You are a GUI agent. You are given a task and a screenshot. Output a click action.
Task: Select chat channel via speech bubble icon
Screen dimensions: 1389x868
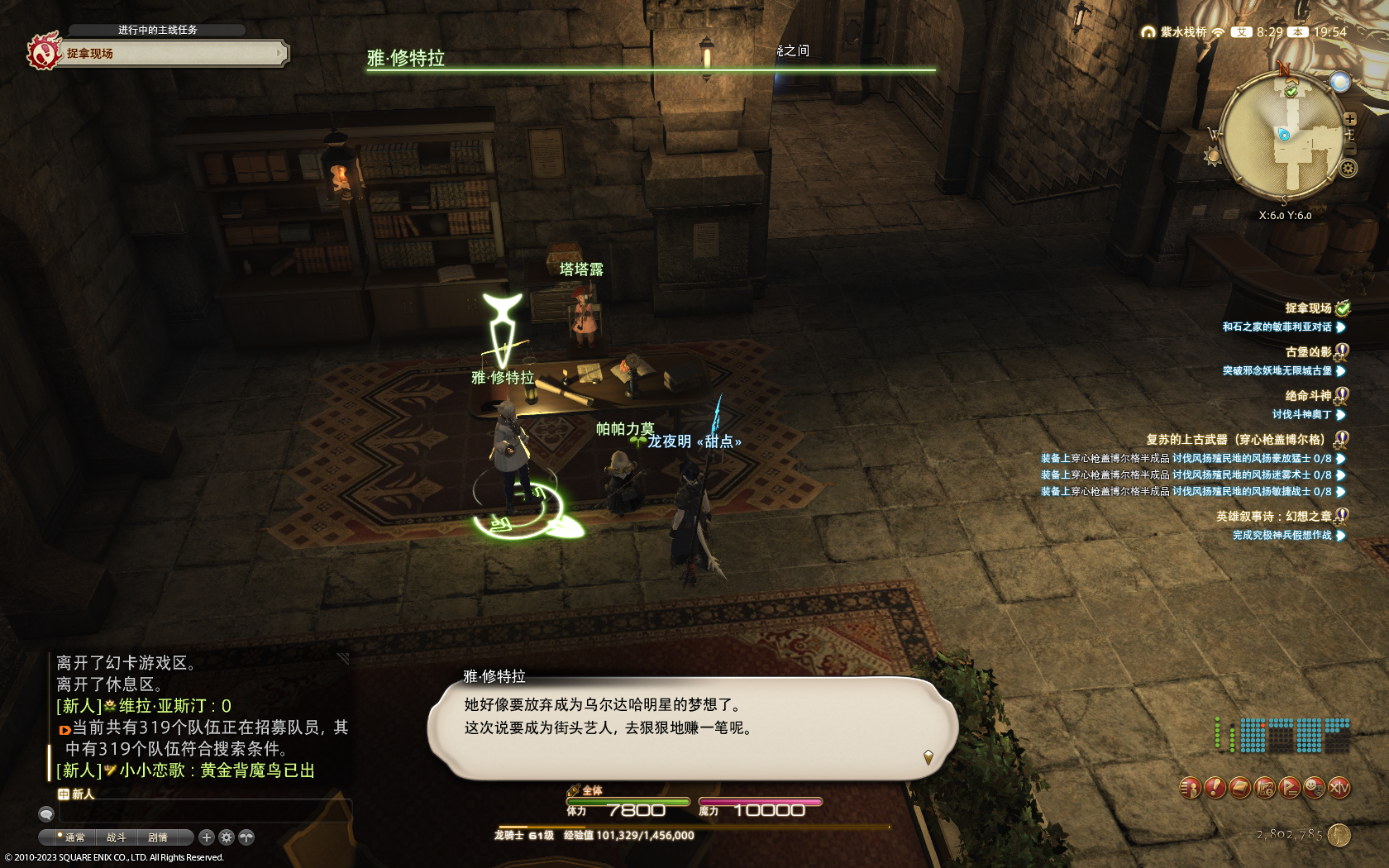[x=46, y=814]
